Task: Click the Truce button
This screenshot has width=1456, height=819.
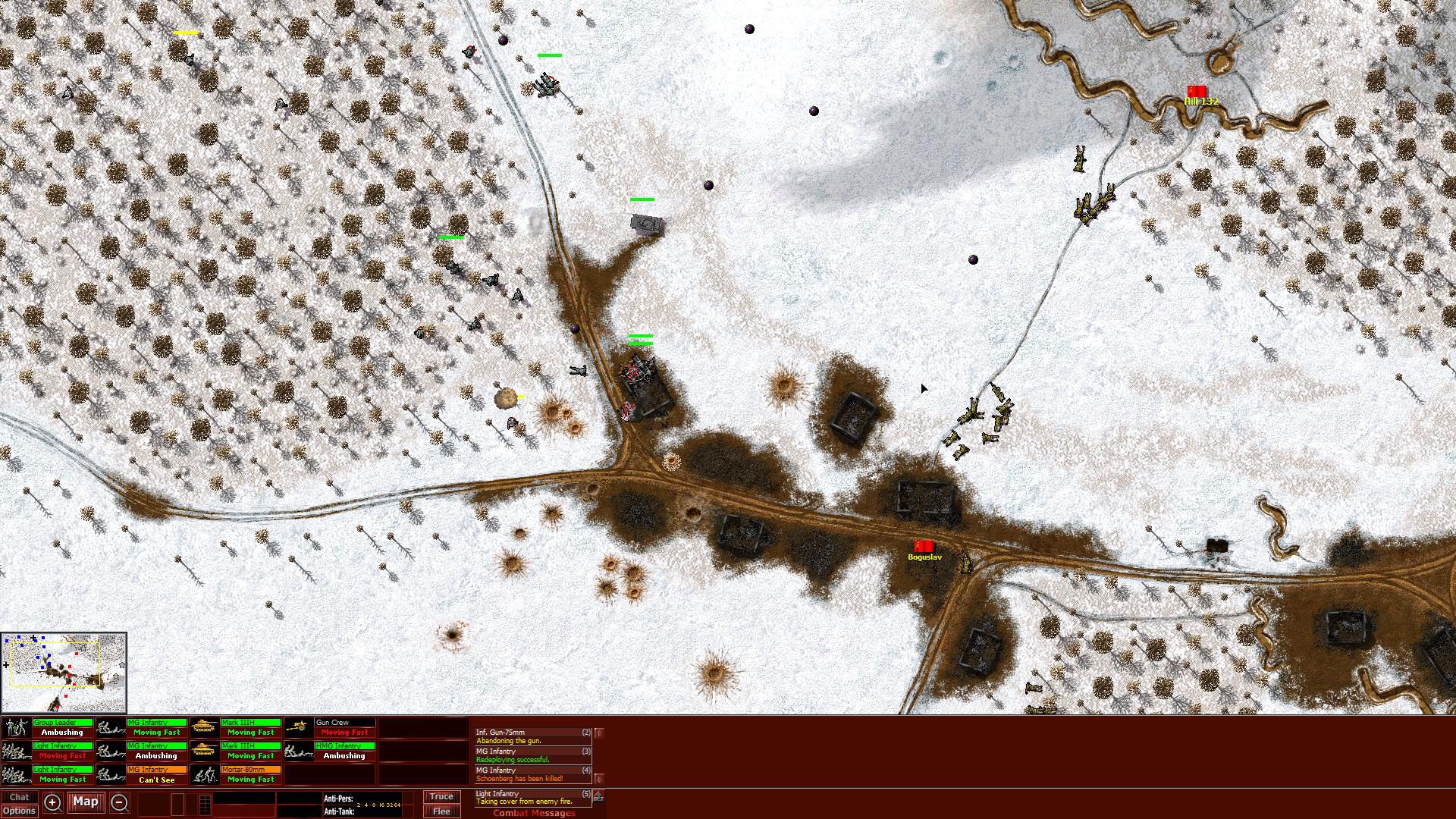Action: [441, 797]
